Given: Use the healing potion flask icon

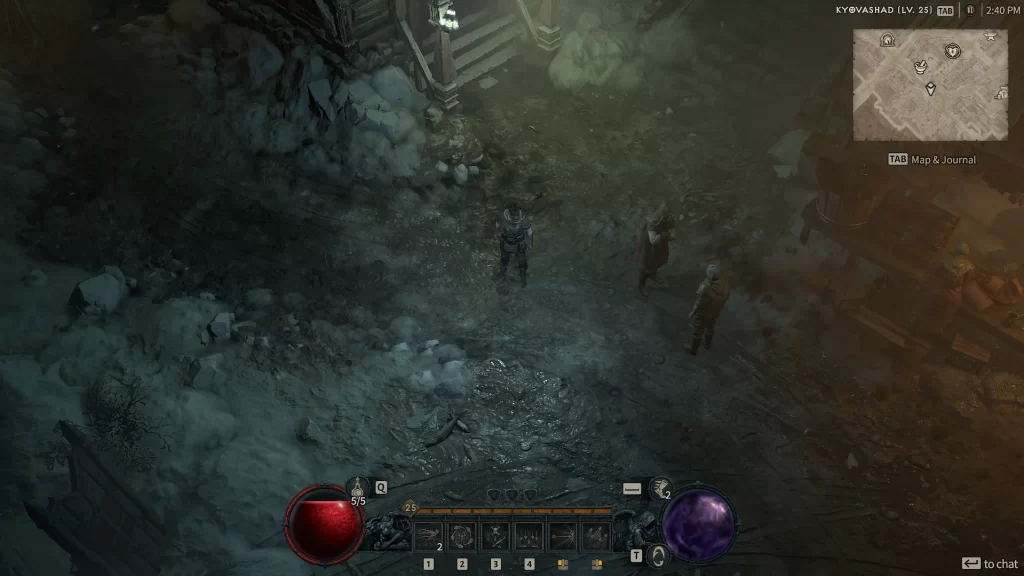Looking at the screenshot, I should (x=357, y=487).
